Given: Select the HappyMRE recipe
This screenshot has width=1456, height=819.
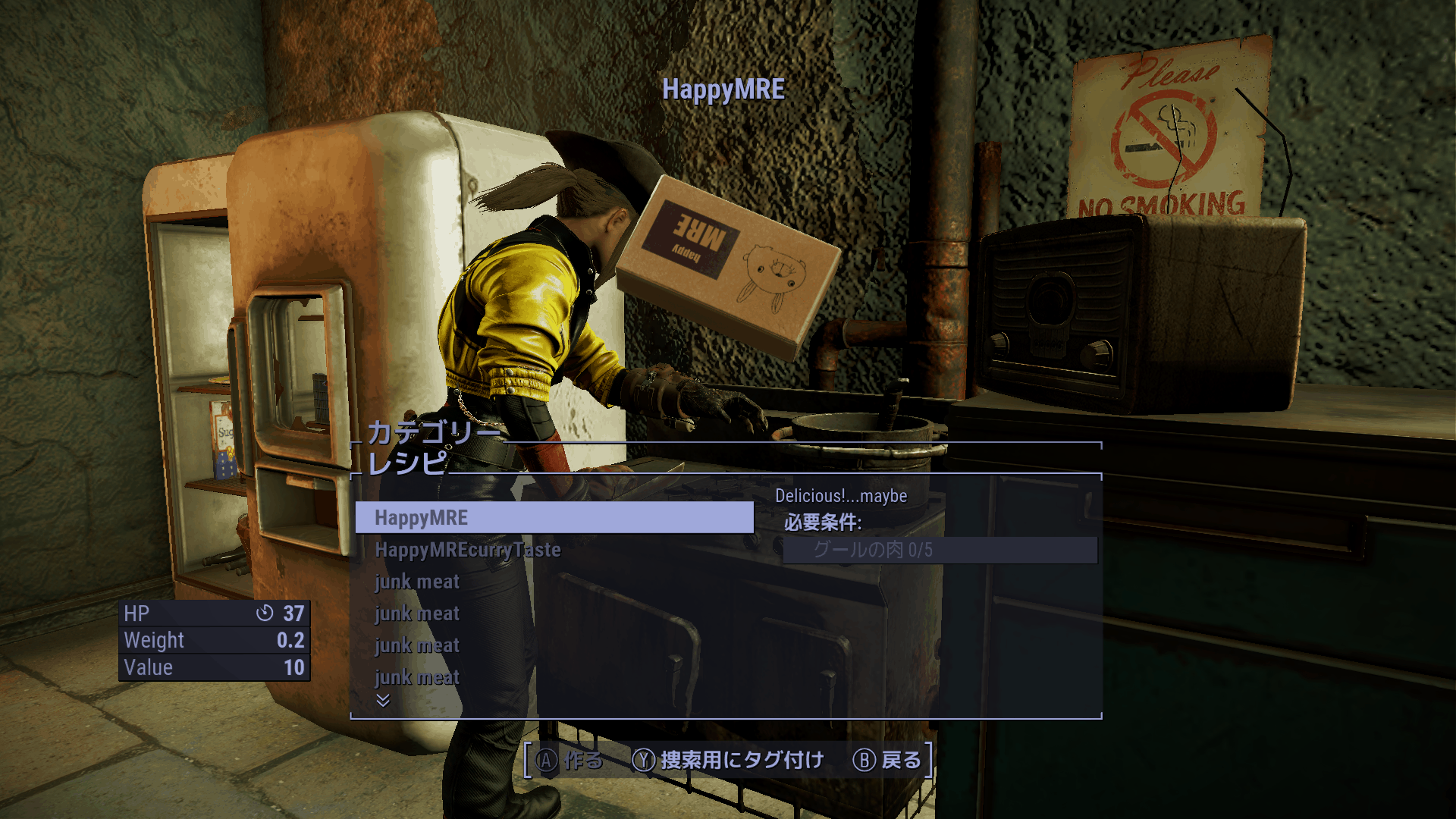Looking at the screenshot, I should [x=554, y=518].
